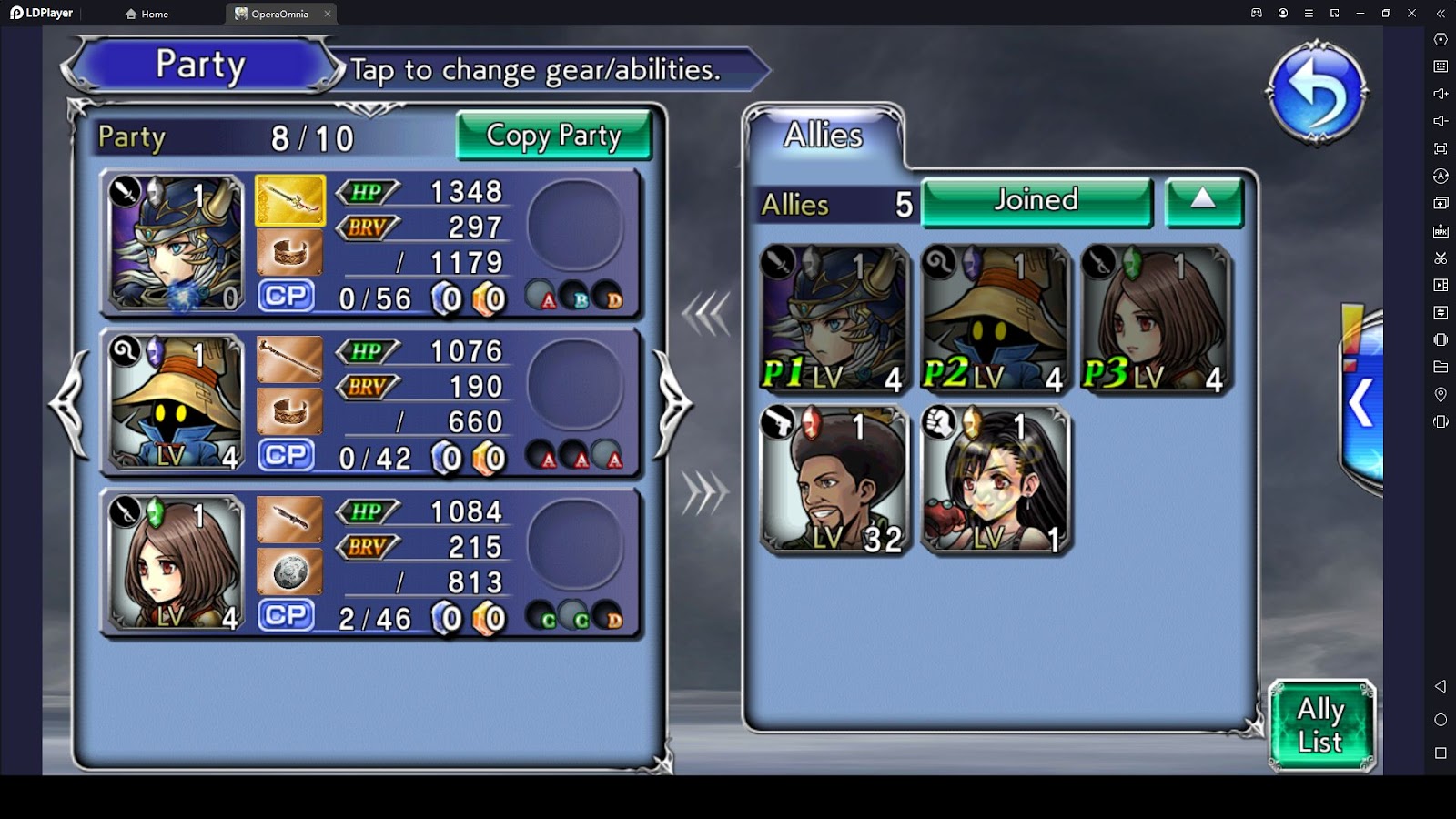Close the OperaOmnia emulator tab
The height and width of the screenshot is (819, 1456).
(x=328, y=14)
